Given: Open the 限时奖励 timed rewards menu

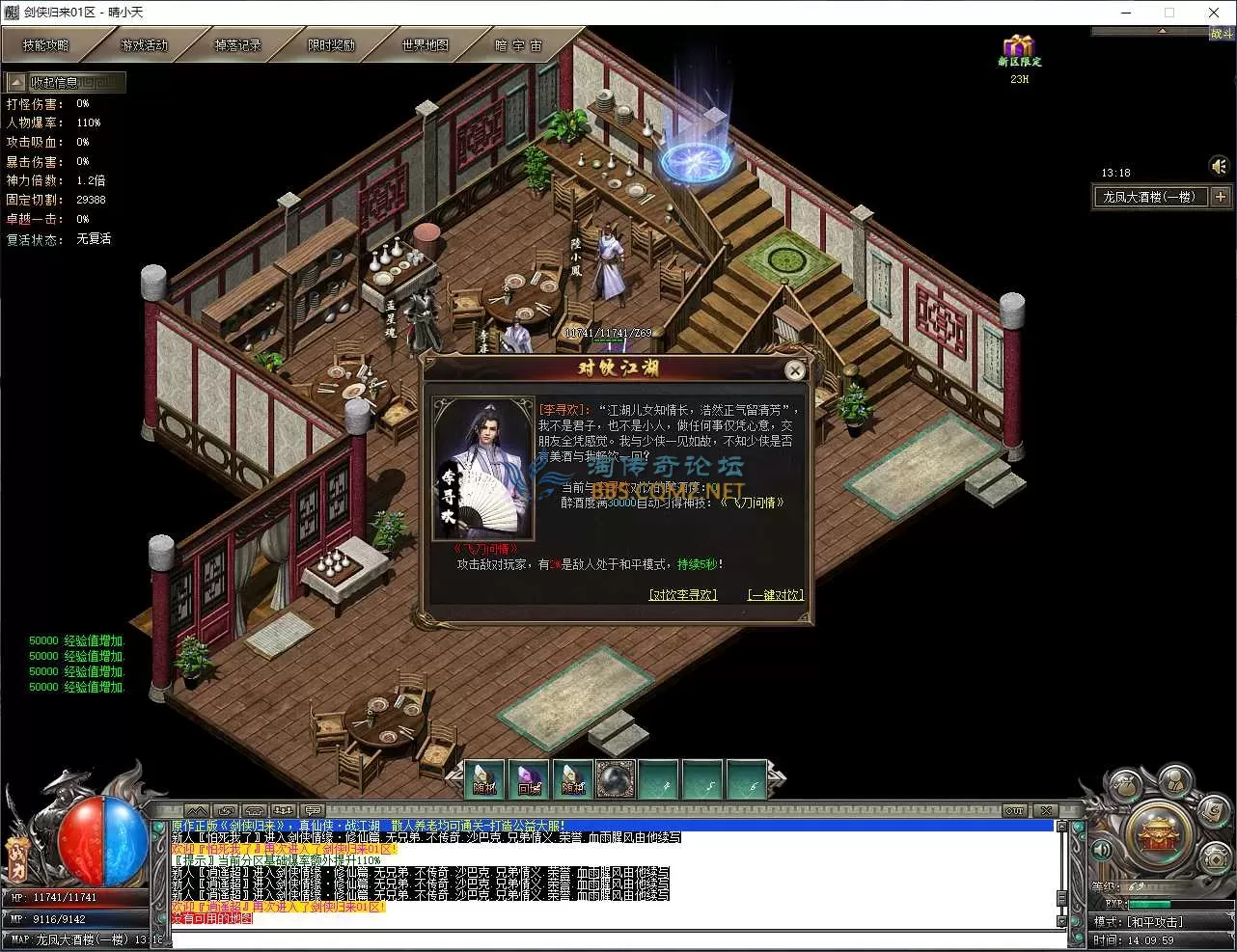Looking at the screenshot, I should click(x=331, y=45).
